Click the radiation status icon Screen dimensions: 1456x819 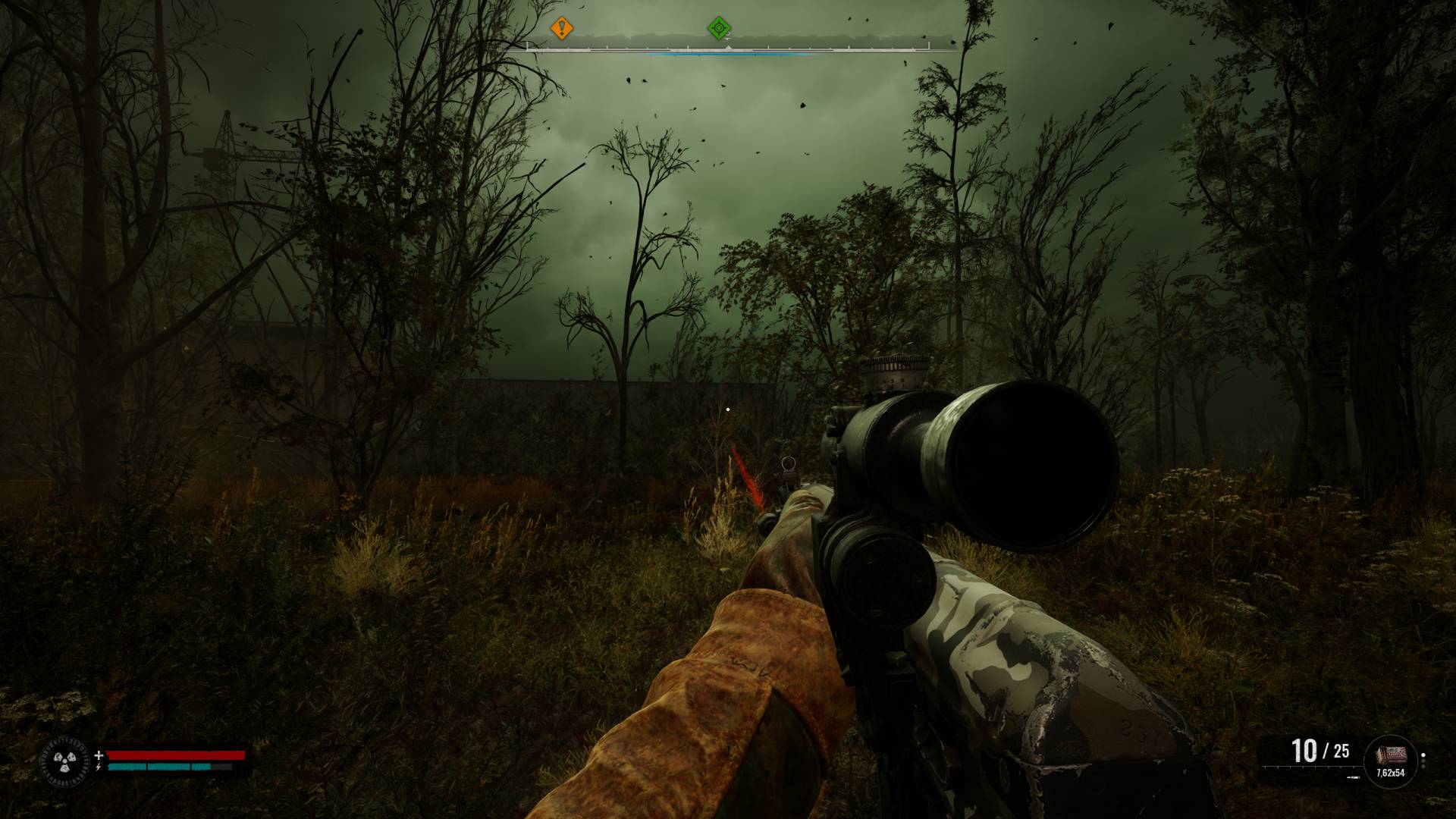[x=65, y=761]
